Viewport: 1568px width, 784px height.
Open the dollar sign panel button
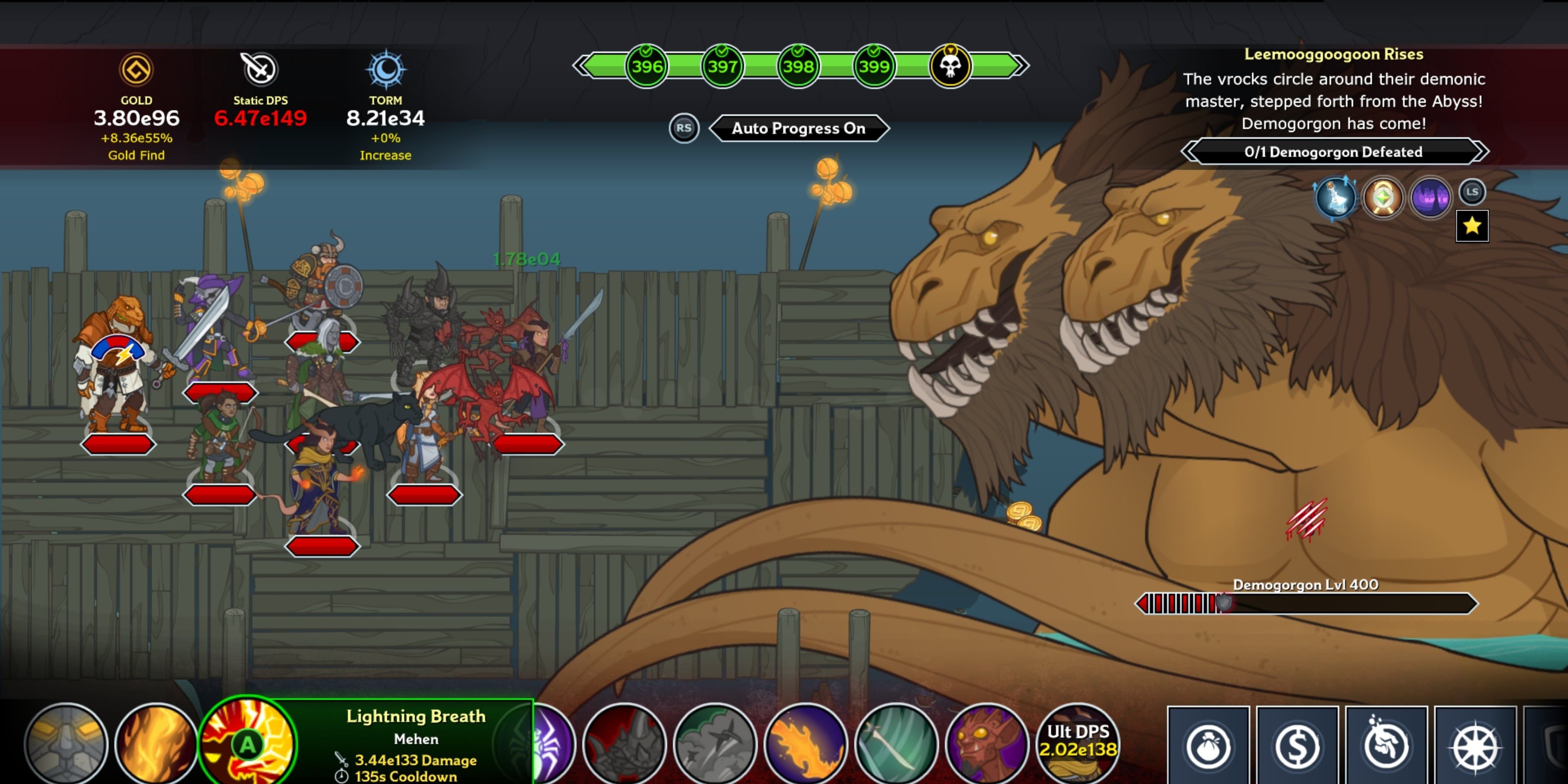point(1297,746)
